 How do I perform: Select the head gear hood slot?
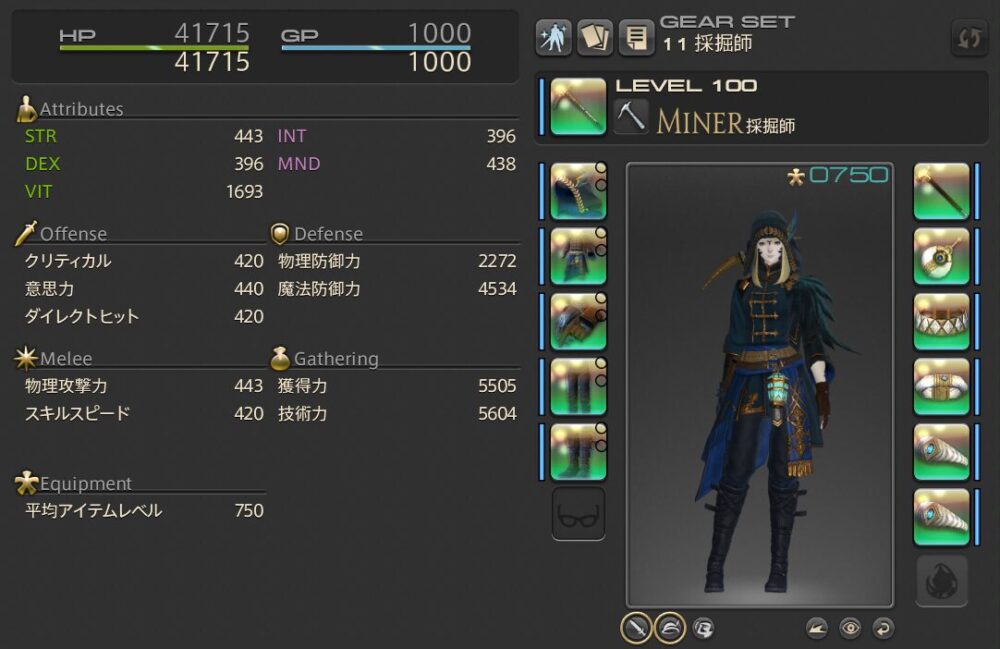(x=578, y=191)
